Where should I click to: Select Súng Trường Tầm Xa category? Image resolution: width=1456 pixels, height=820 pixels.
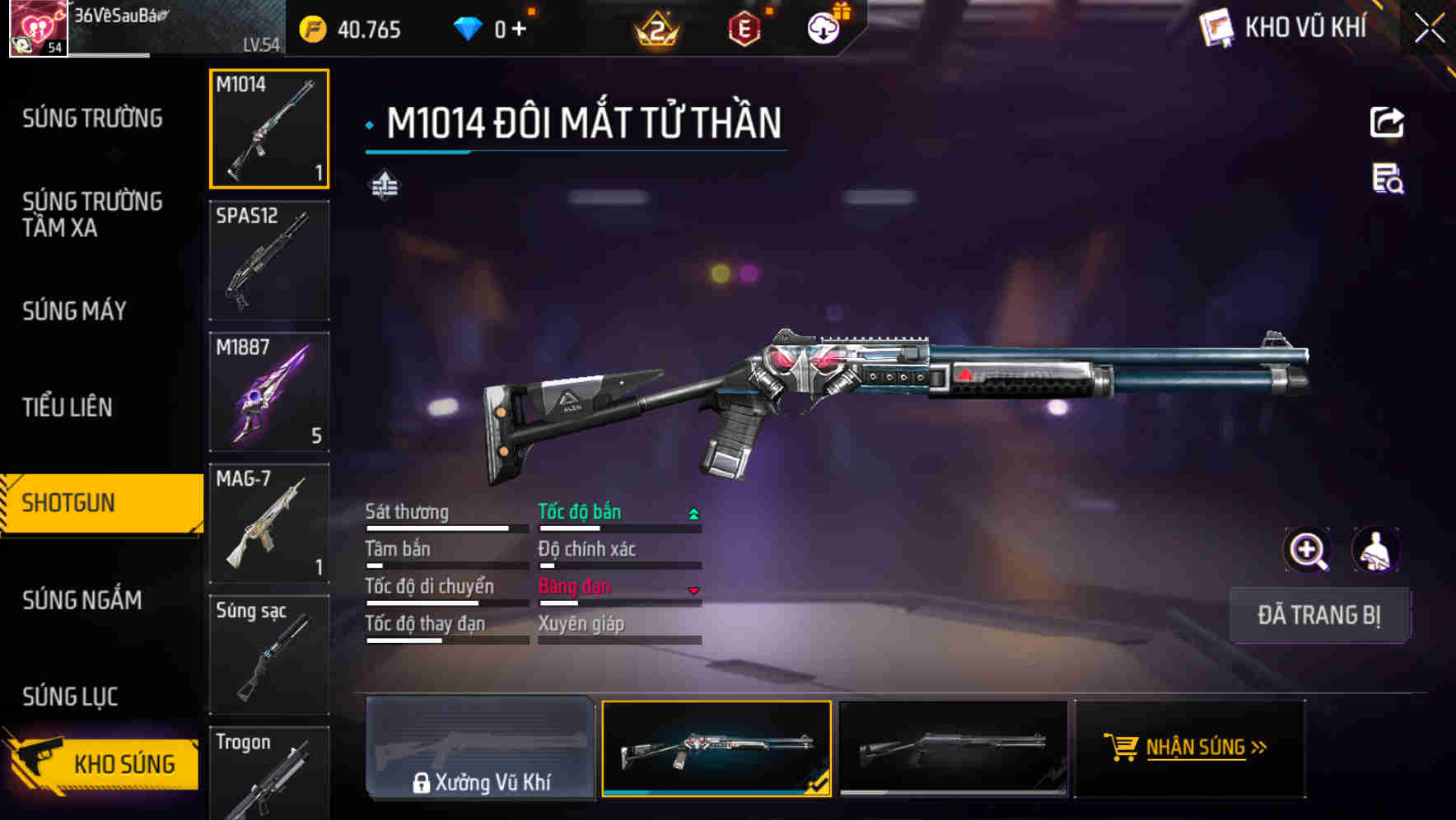pos(92,214)
